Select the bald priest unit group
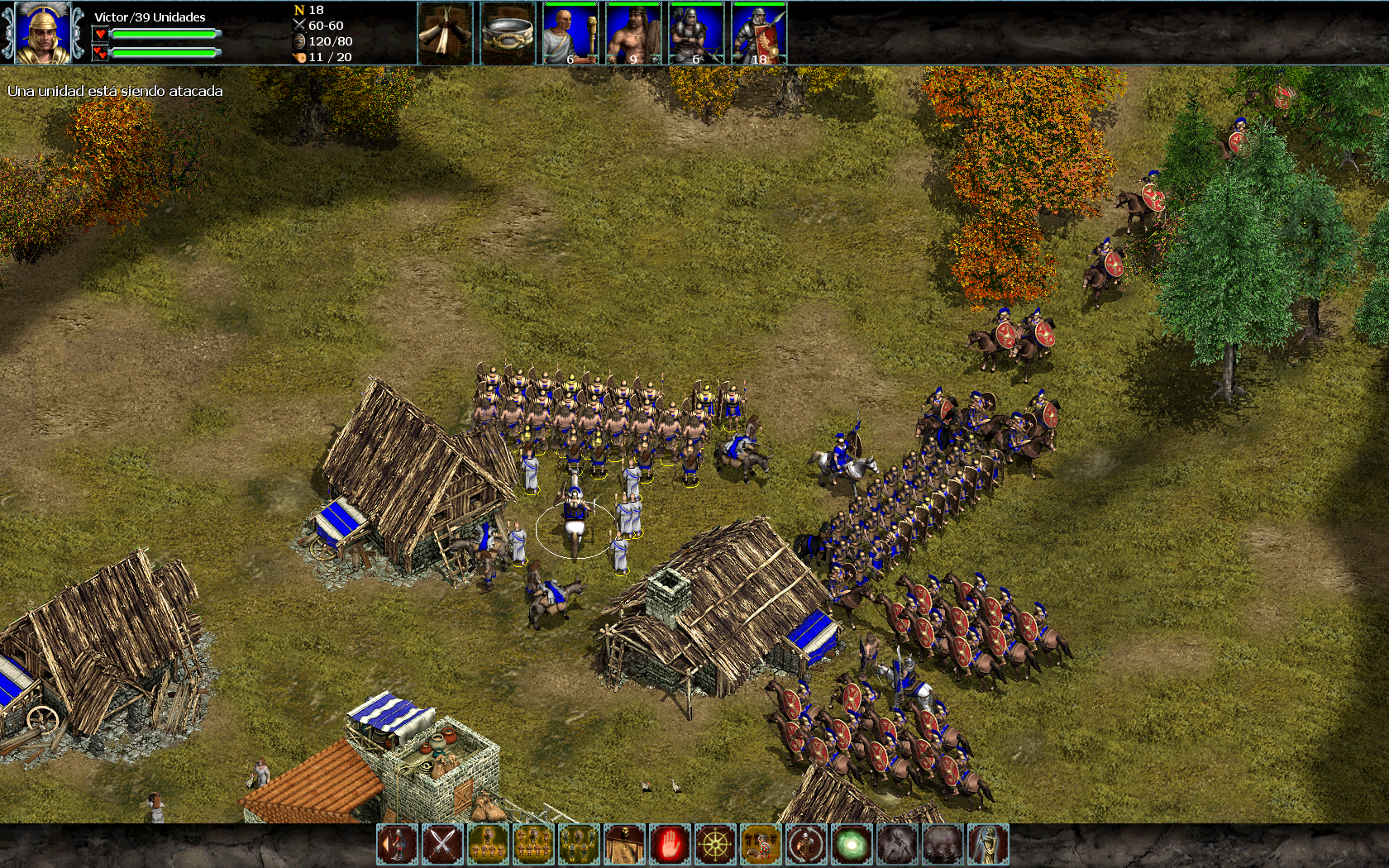1389x868 pixels. (x=570, y=33)
